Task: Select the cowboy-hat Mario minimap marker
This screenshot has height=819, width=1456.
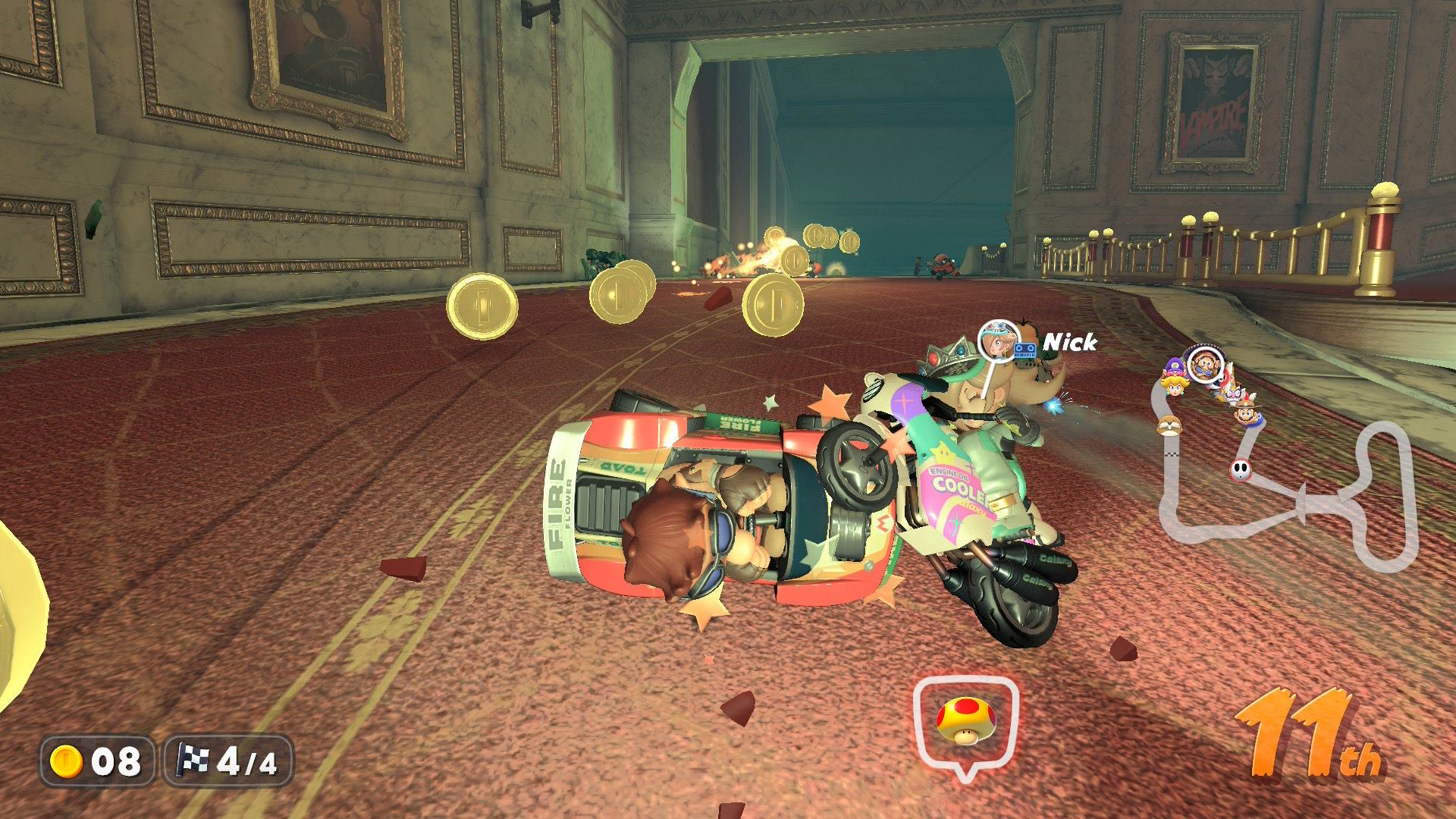Action: click(1245, 414)
